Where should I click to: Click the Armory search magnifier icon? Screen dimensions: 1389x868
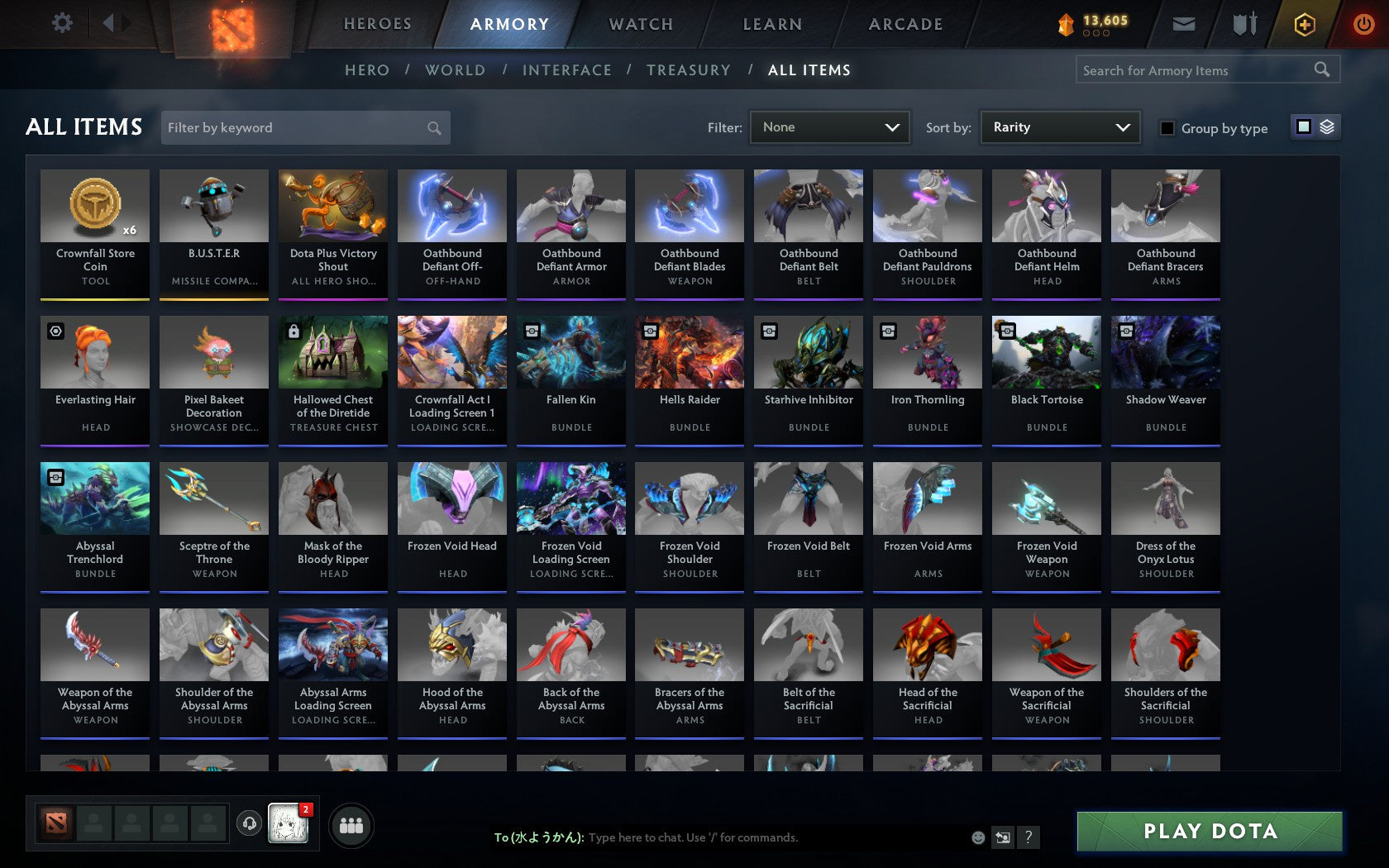click(1321, 69)
